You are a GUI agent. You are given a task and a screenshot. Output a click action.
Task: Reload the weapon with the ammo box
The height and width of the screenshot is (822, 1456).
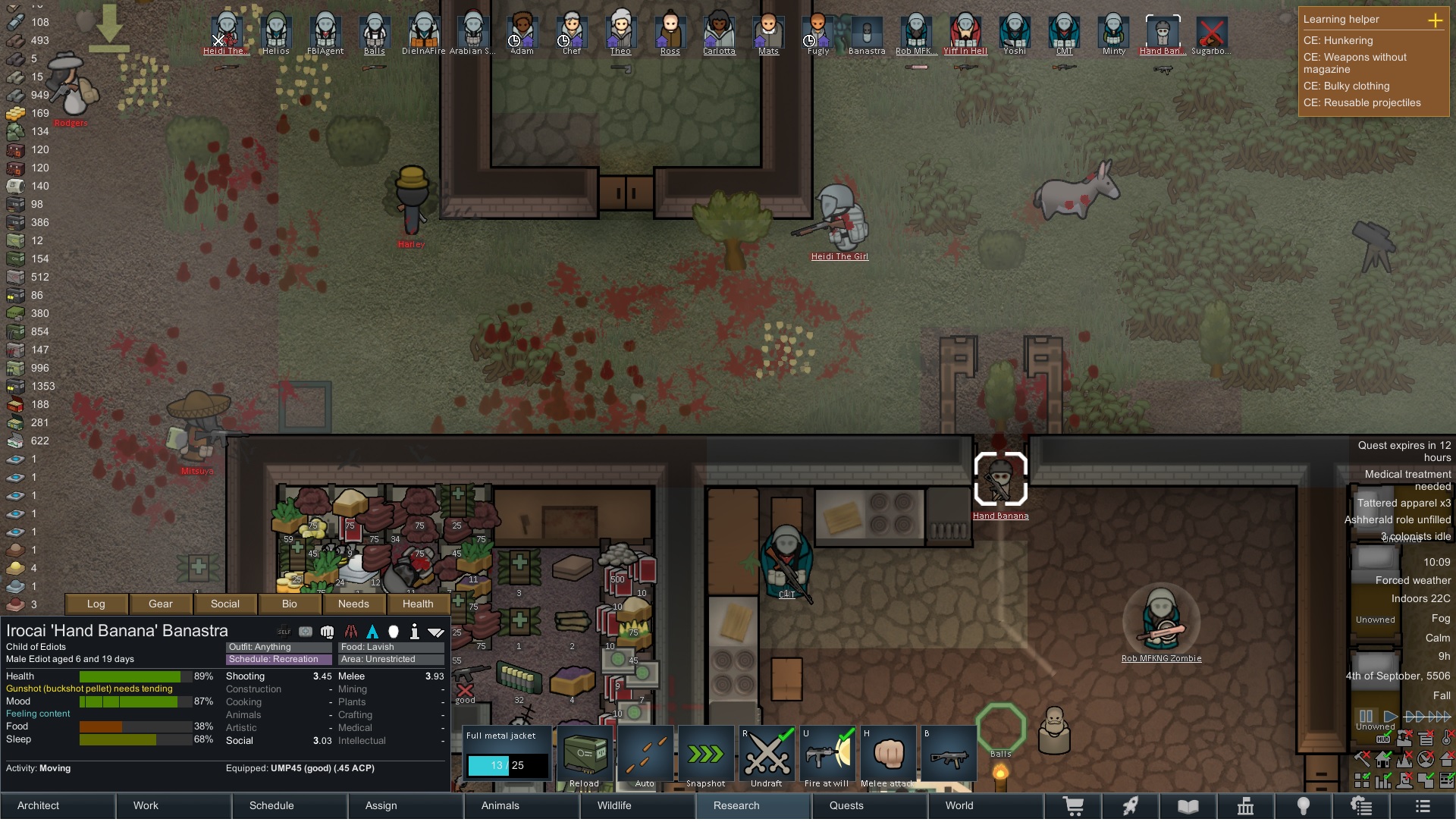[x=584, y=755]
